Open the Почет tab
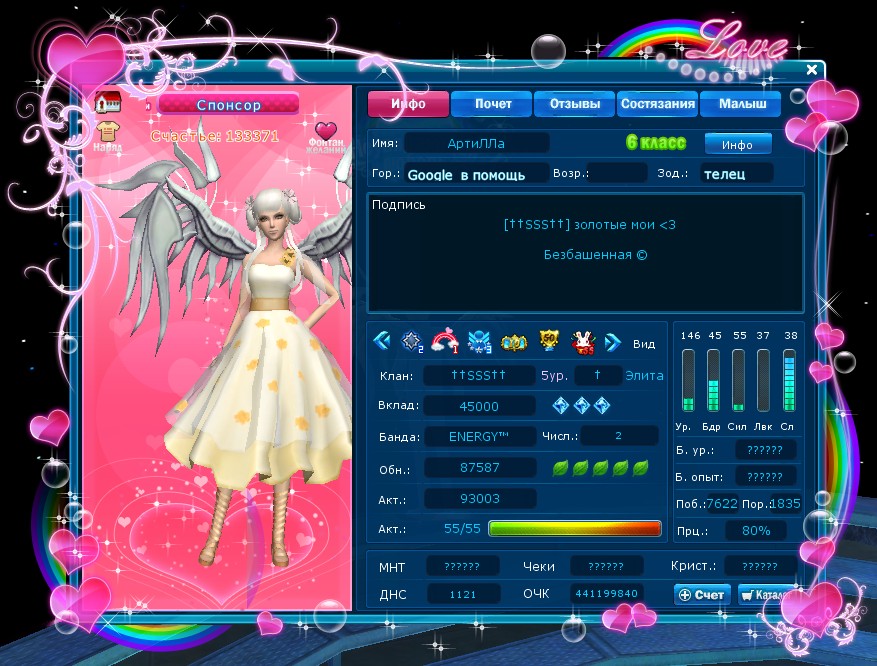The image size is (877, 666). 493,104
